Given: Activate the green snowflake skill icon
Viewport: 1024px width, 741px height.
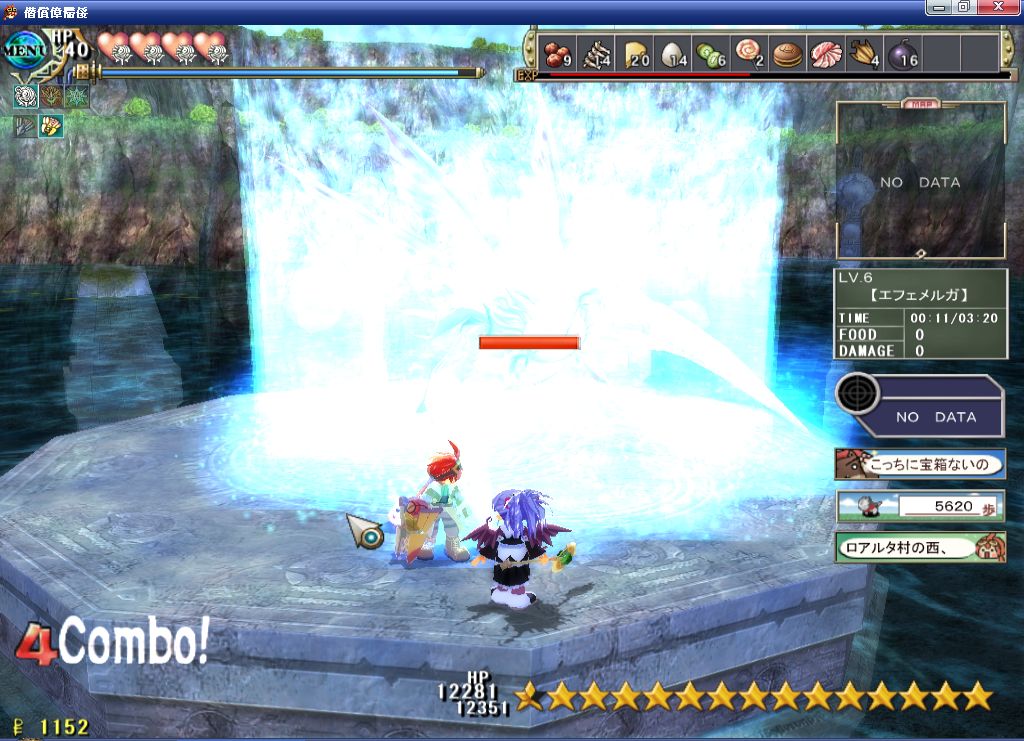Looking at the screenshot, I should pos(77,97).
